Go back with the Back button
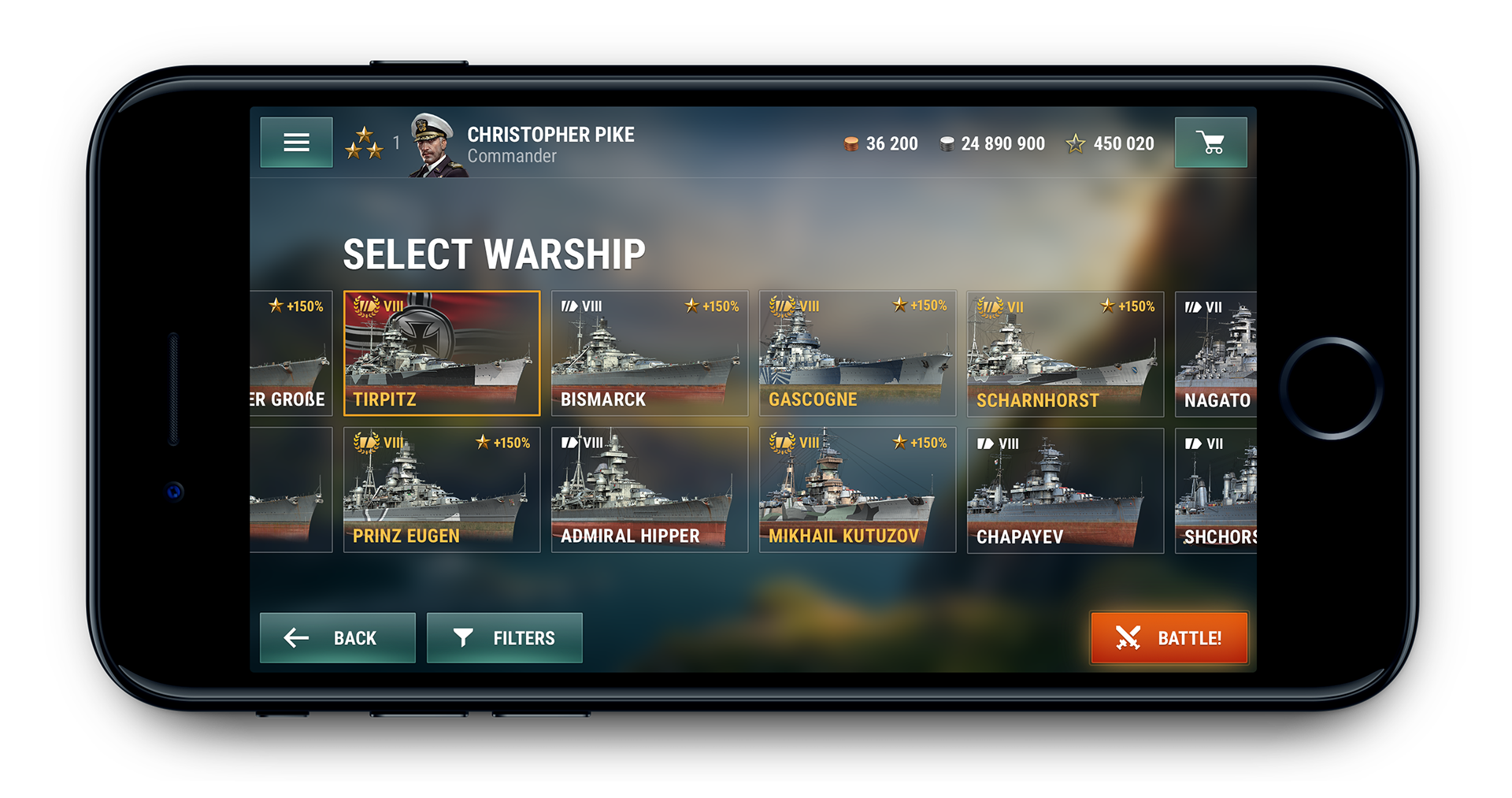 pos(337,637)
